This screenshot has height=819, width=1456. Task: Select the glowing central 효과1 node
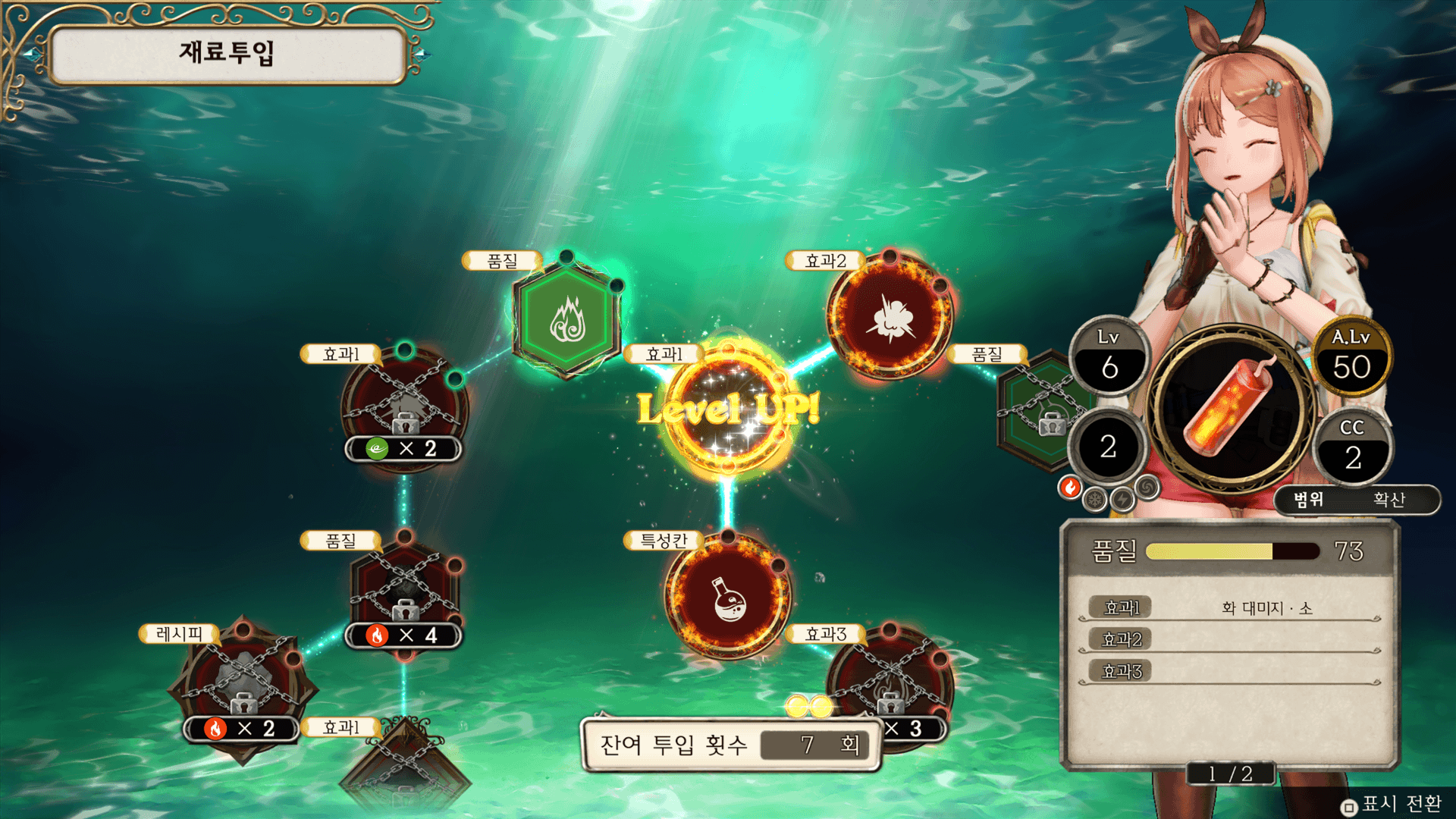click(x=728, y=409)
